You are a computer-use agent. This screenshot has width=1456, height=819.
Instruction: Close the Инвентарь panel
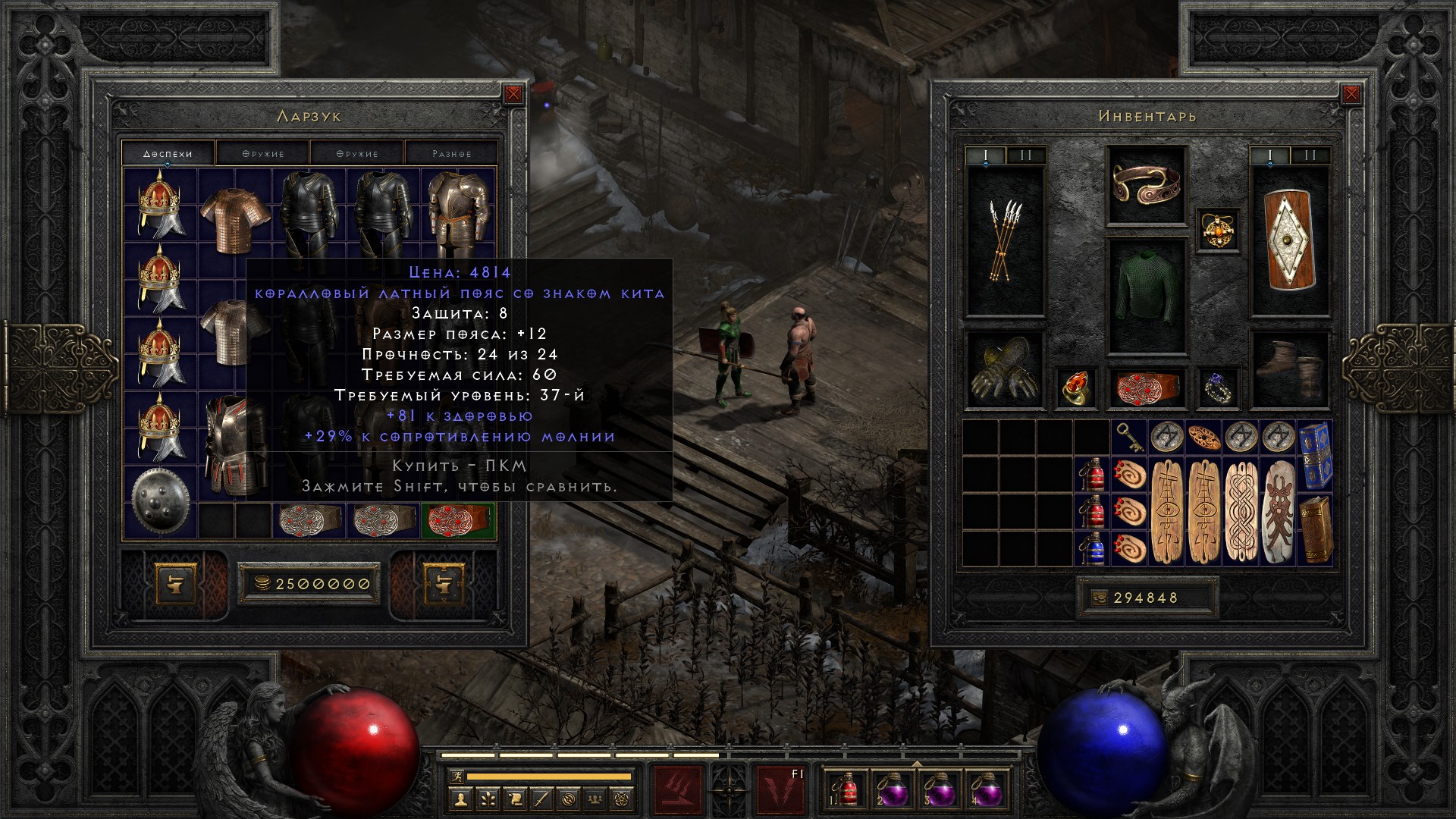pyautogui.click(x=1351, y=94)
